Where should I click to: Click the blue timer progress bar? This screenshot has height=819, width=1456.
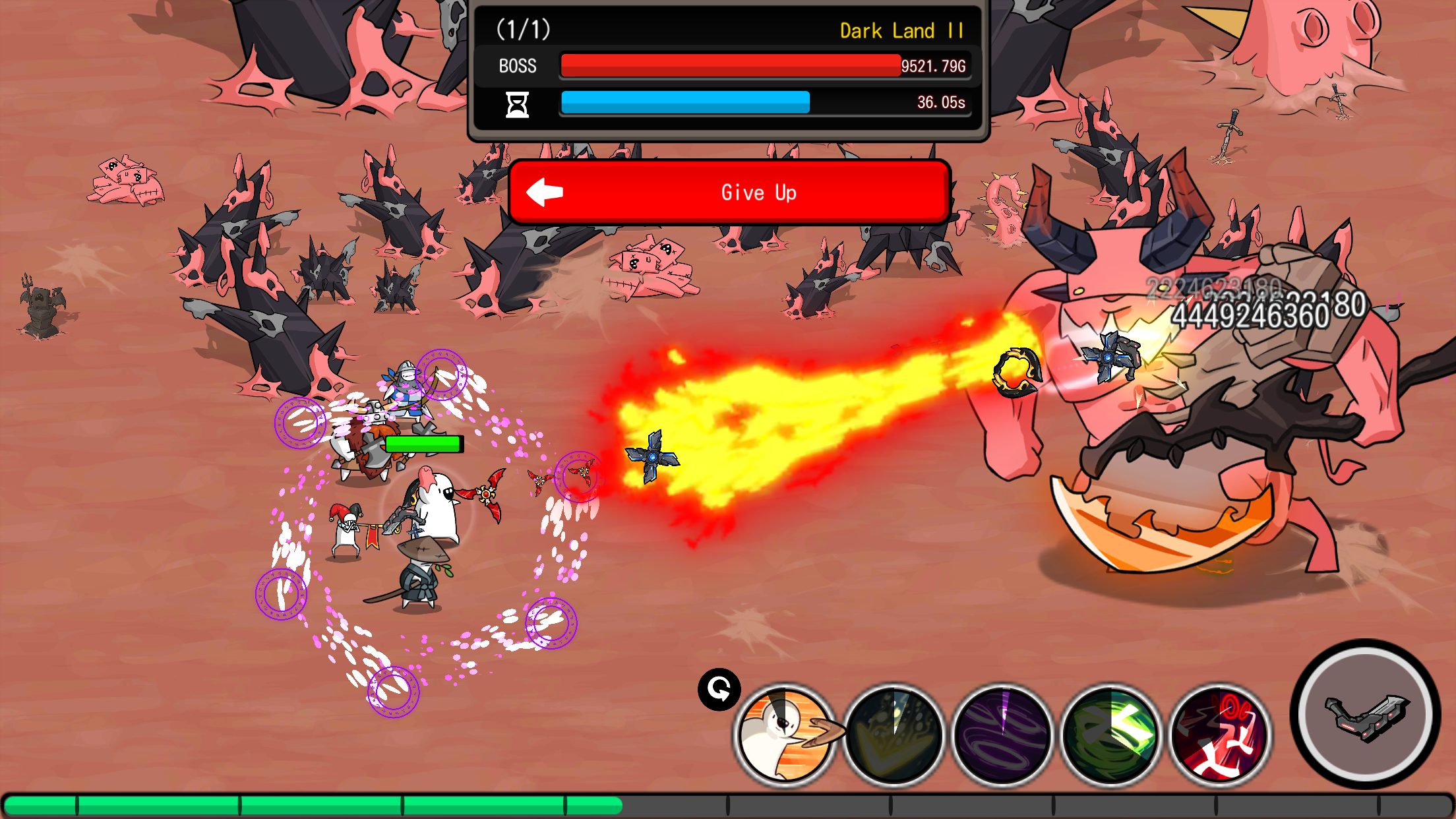(x=684, y=104)
